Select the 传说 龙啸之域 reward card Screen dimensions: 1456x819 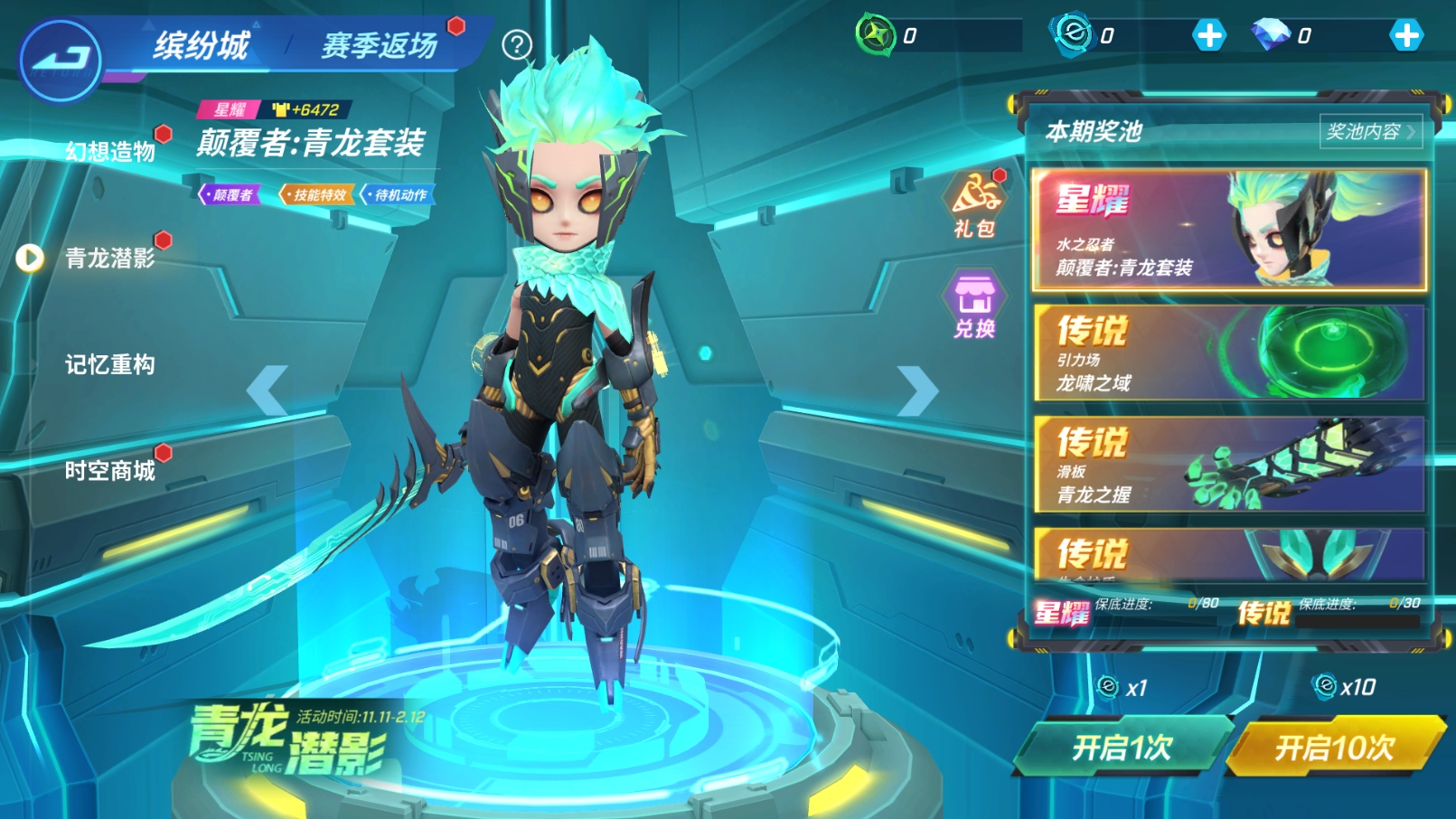(1229, 353)
